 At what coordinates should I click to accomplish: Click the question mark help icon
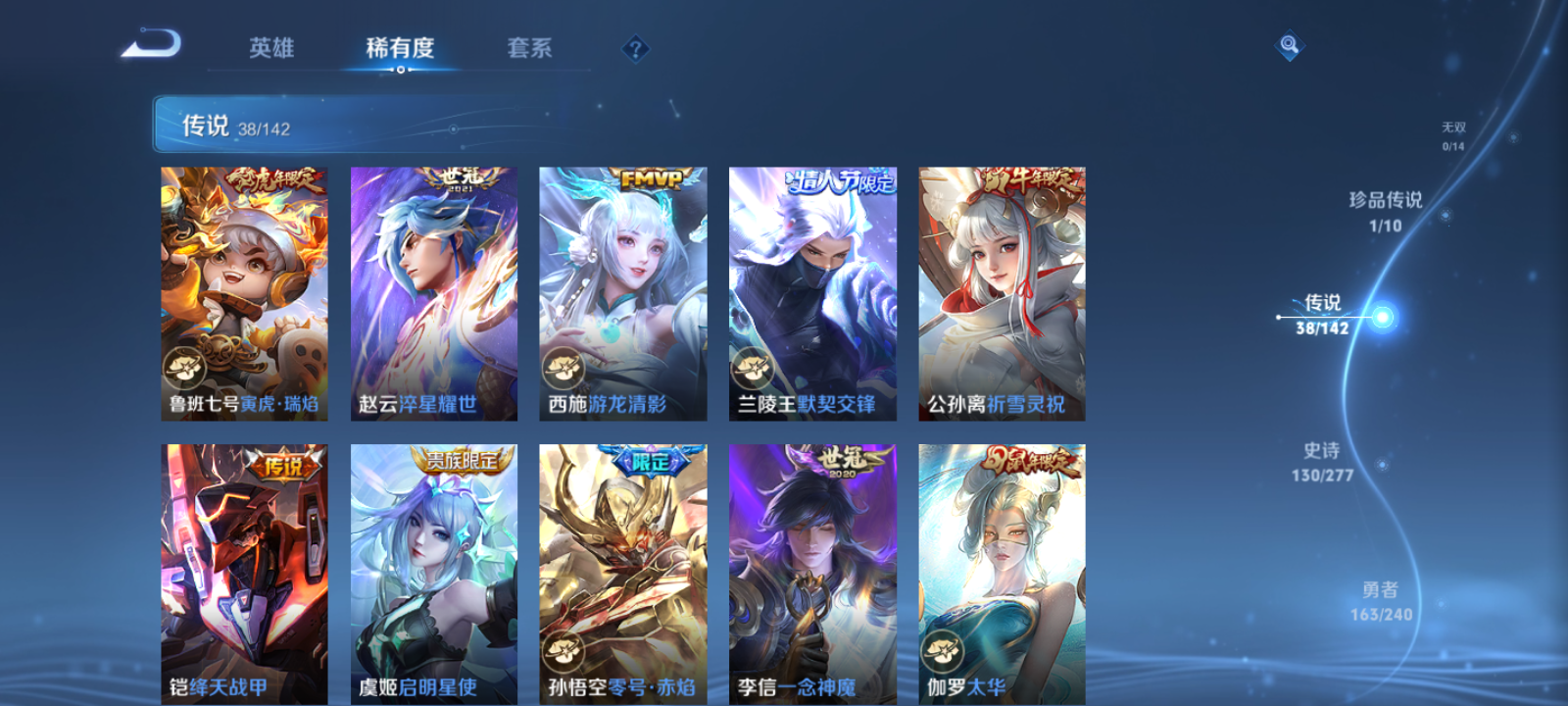point(634,50)
